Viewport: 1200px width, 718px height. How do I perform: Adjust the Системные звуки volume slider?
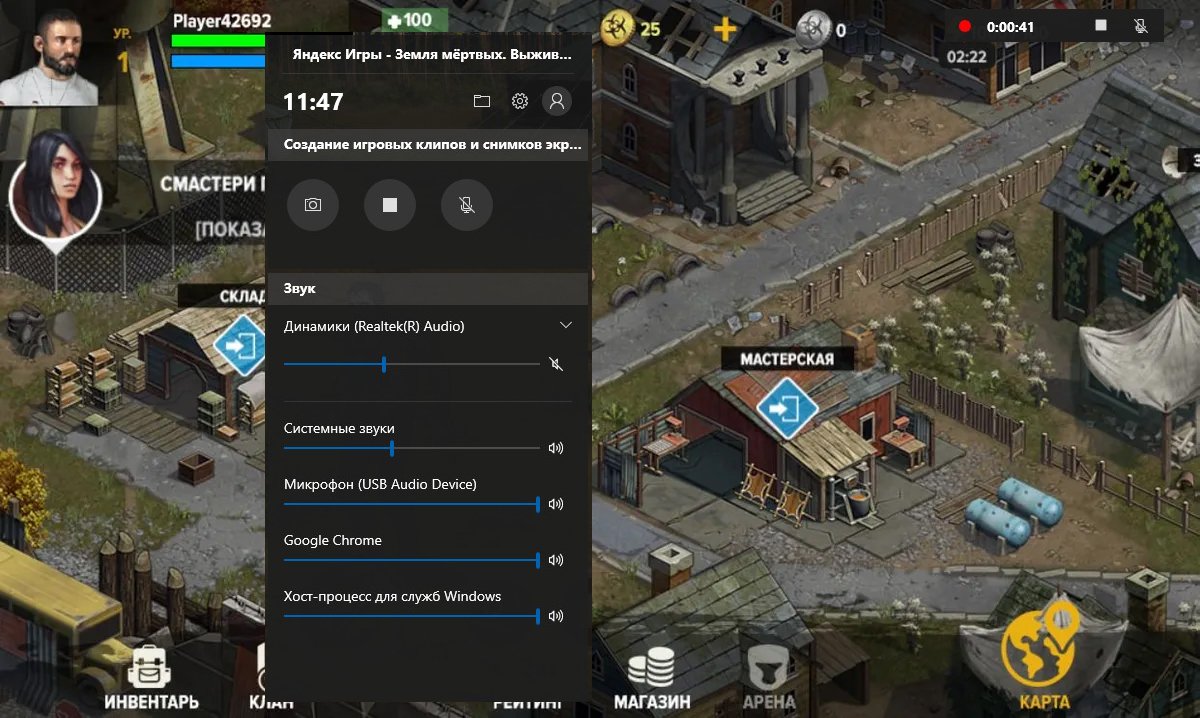pos(392,448)
